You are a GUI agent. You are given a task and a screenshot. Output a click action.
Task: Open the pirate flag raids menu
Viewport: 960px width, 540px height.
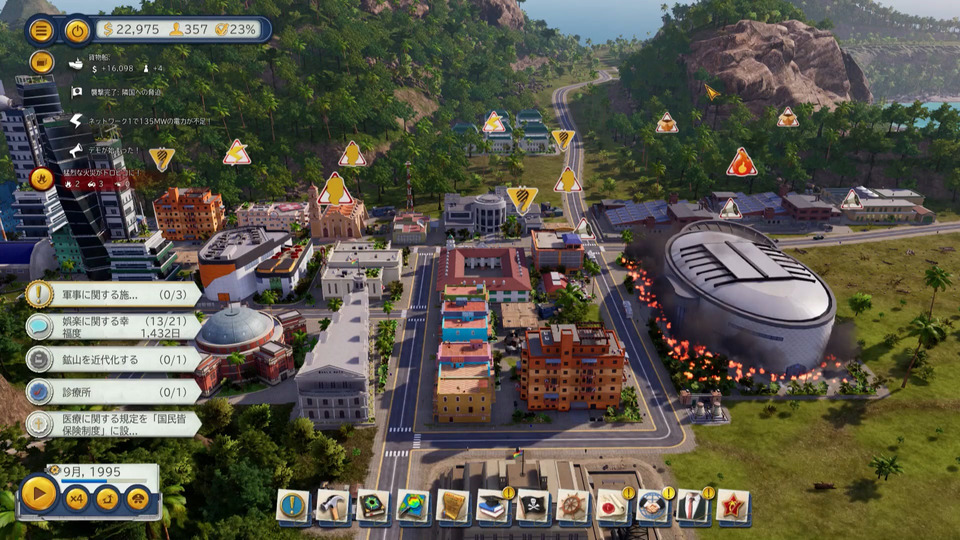(533, 506)
